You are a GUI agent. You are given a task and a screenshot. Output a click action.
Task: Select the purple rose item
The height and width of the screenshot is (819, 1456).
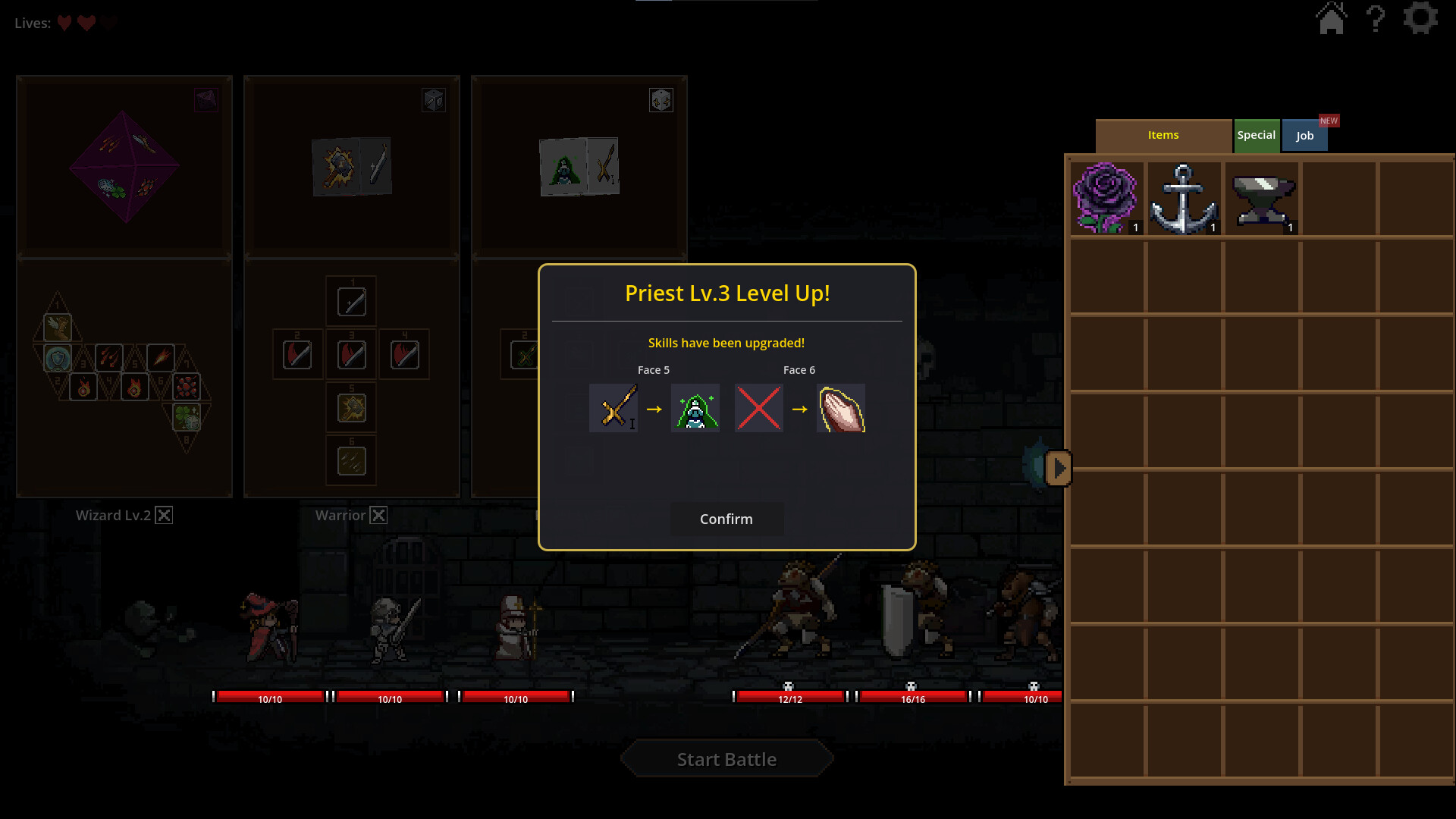(x=1106, y=199)
